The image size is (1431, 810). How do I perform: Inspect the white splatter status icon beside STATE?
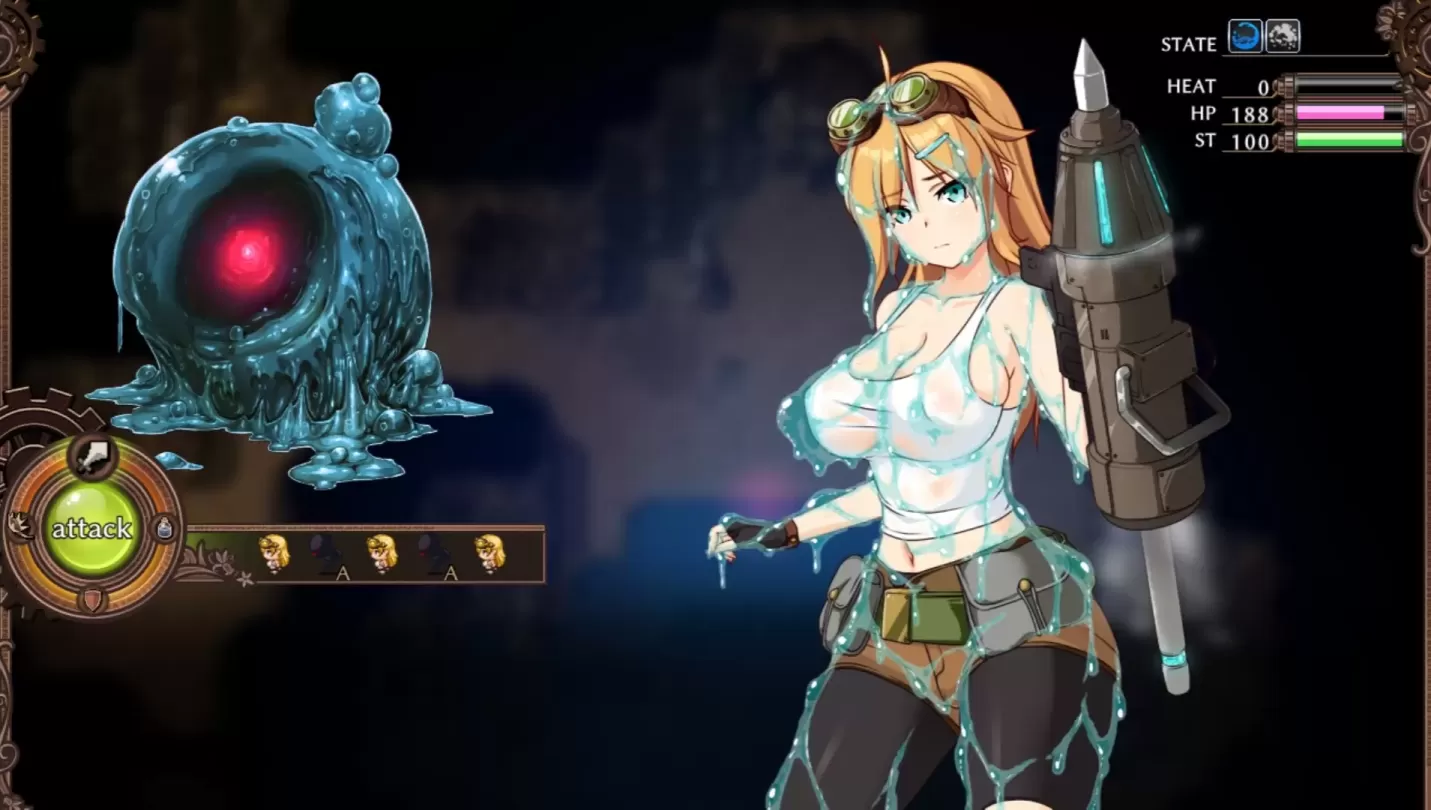(x=1283, y=36)
